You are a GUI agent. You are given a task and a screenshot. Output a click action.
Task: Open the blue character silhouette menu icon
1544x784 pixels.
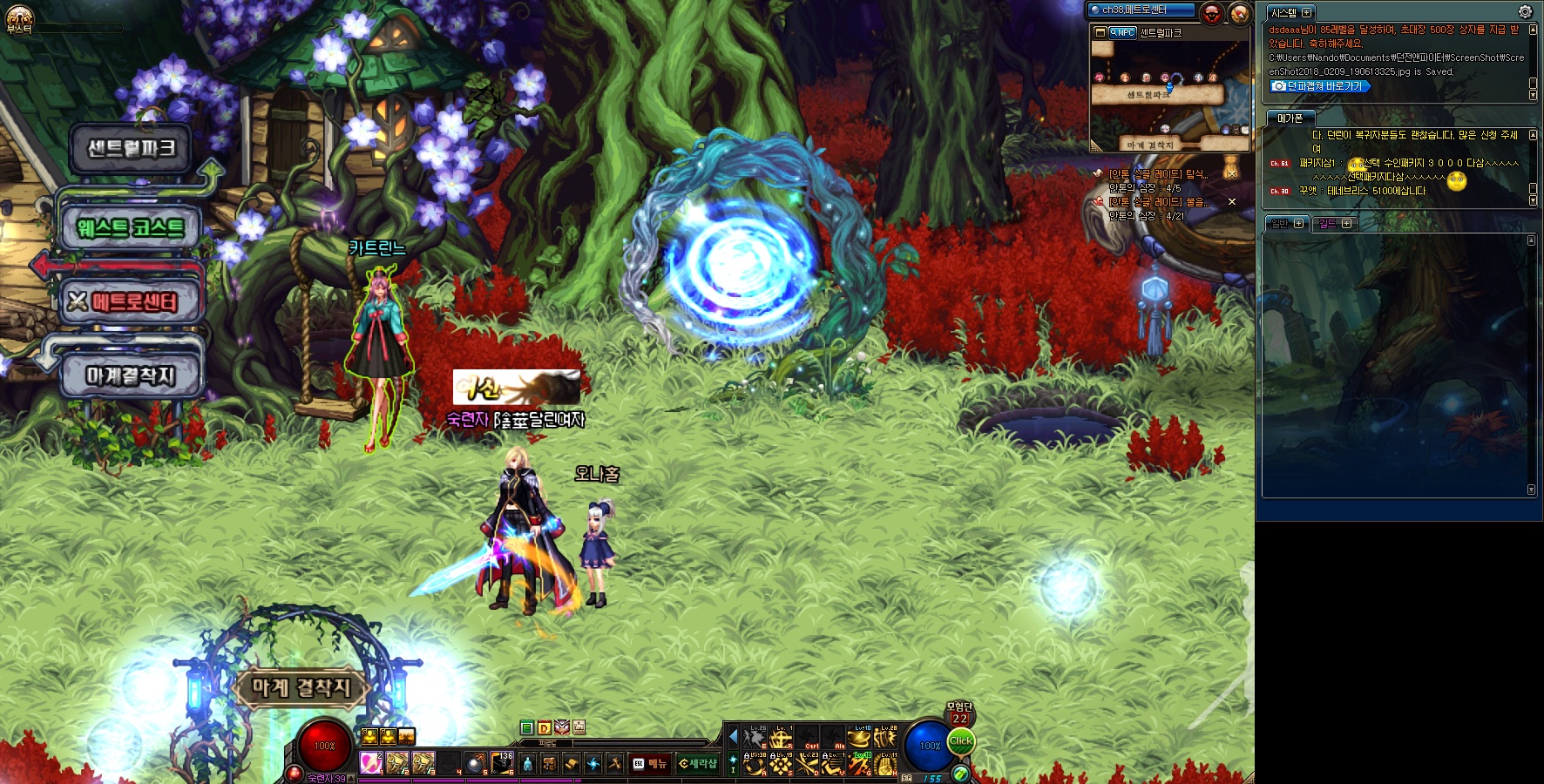pyautogui.click(x=527, y=764)
